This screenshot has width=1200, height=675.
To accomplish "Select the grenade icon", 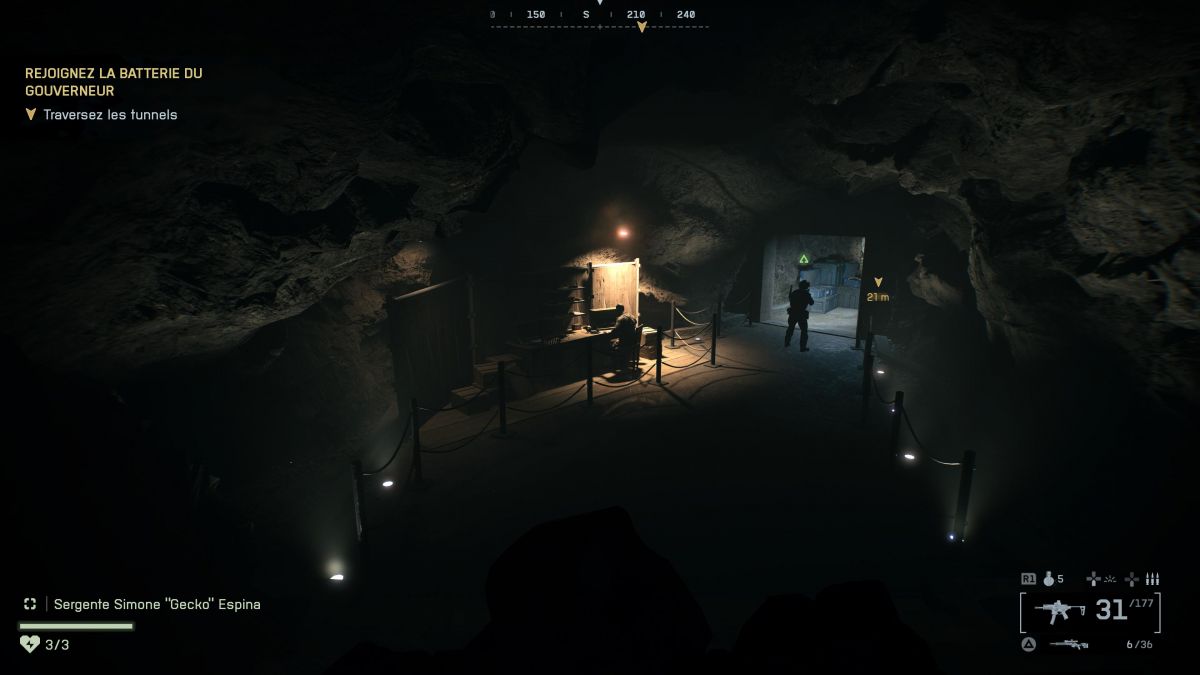I will pos(1046,578).
